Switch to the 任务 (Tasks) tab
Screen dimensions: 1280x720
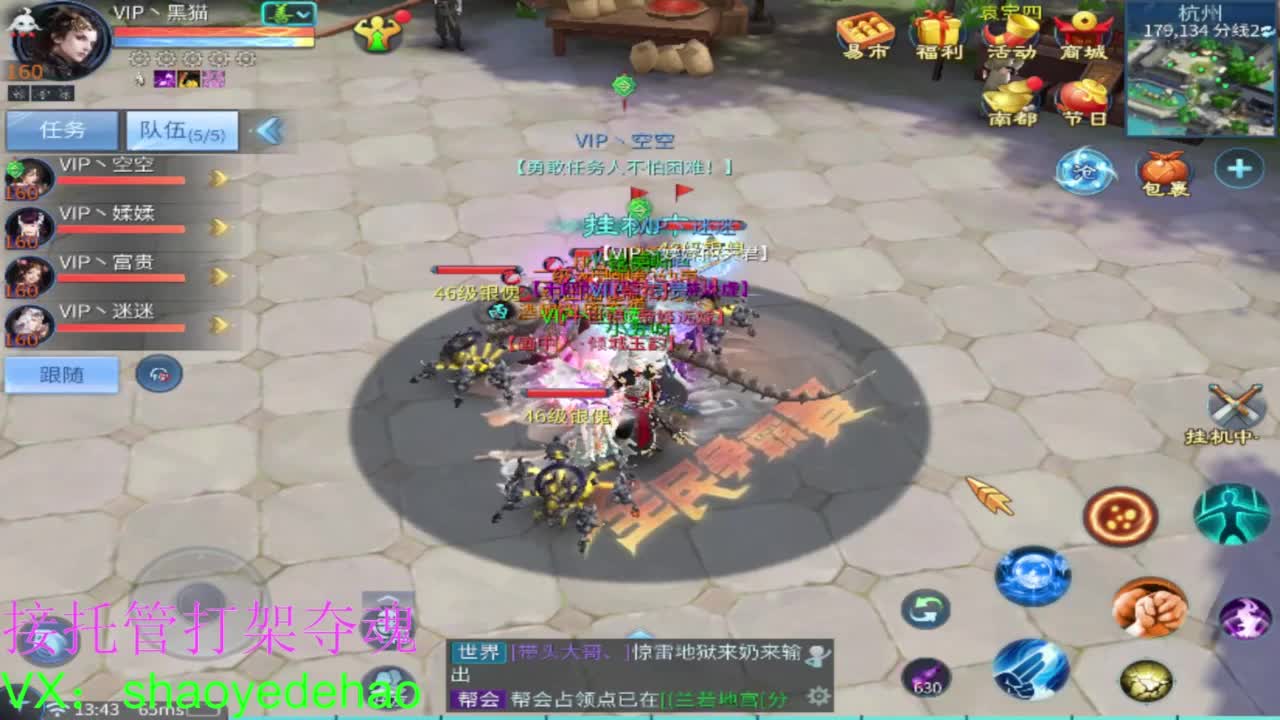60,130
